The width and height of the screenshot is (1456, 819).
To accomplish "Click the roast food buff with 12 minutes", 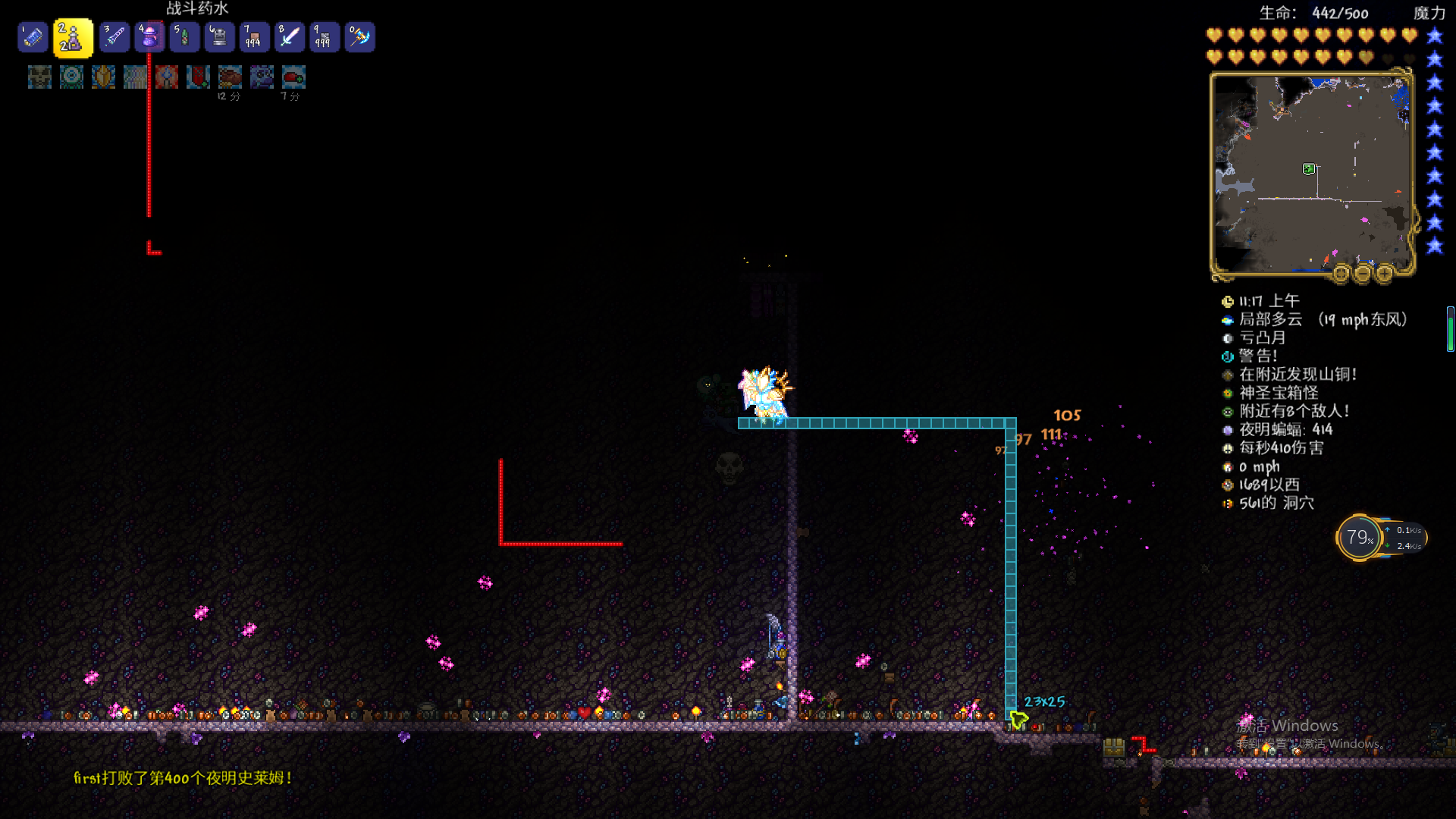I will pyautogui.click(x=230, y=77).
